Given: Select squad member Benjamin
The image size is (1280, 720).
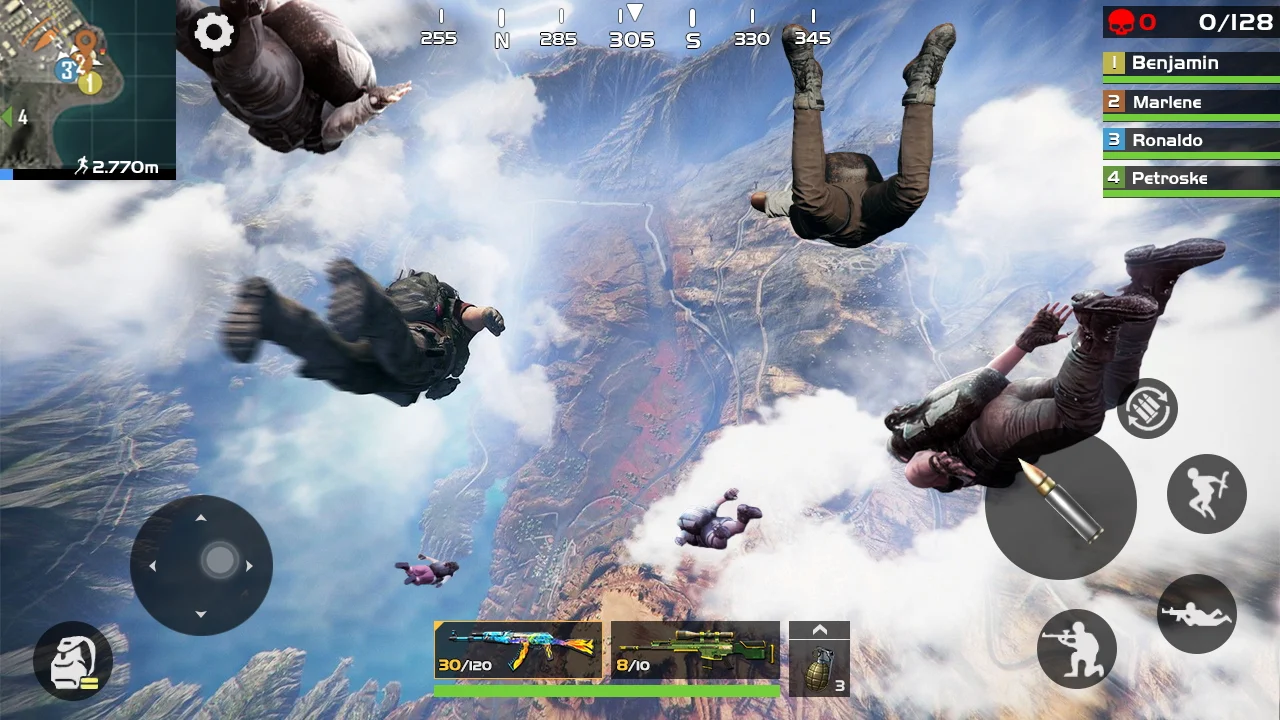Looking at the screenshot, I should tap(1189, 63).
